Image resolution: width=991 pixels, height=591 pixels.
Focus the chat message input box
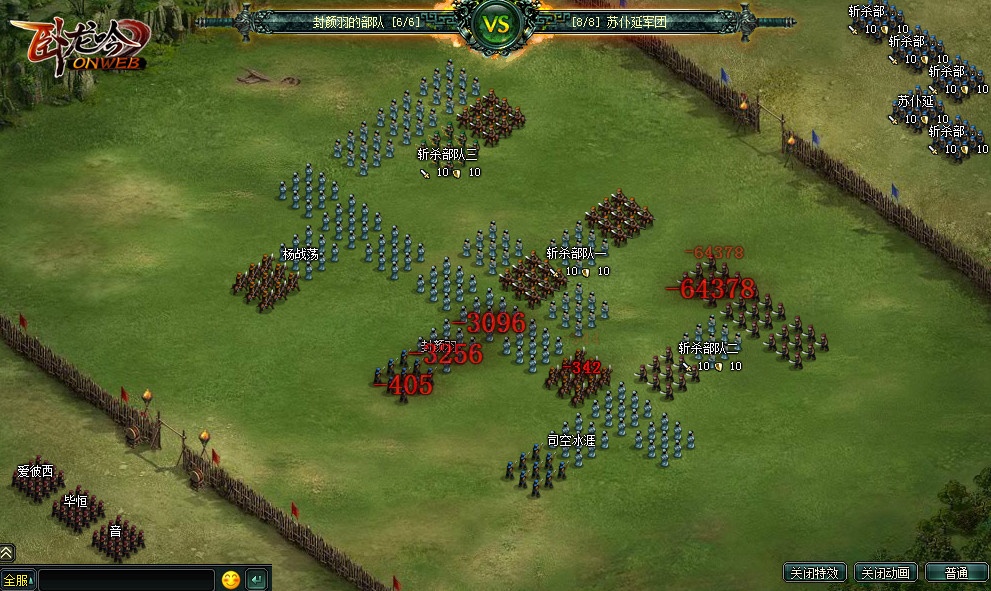tap(126, 579)
